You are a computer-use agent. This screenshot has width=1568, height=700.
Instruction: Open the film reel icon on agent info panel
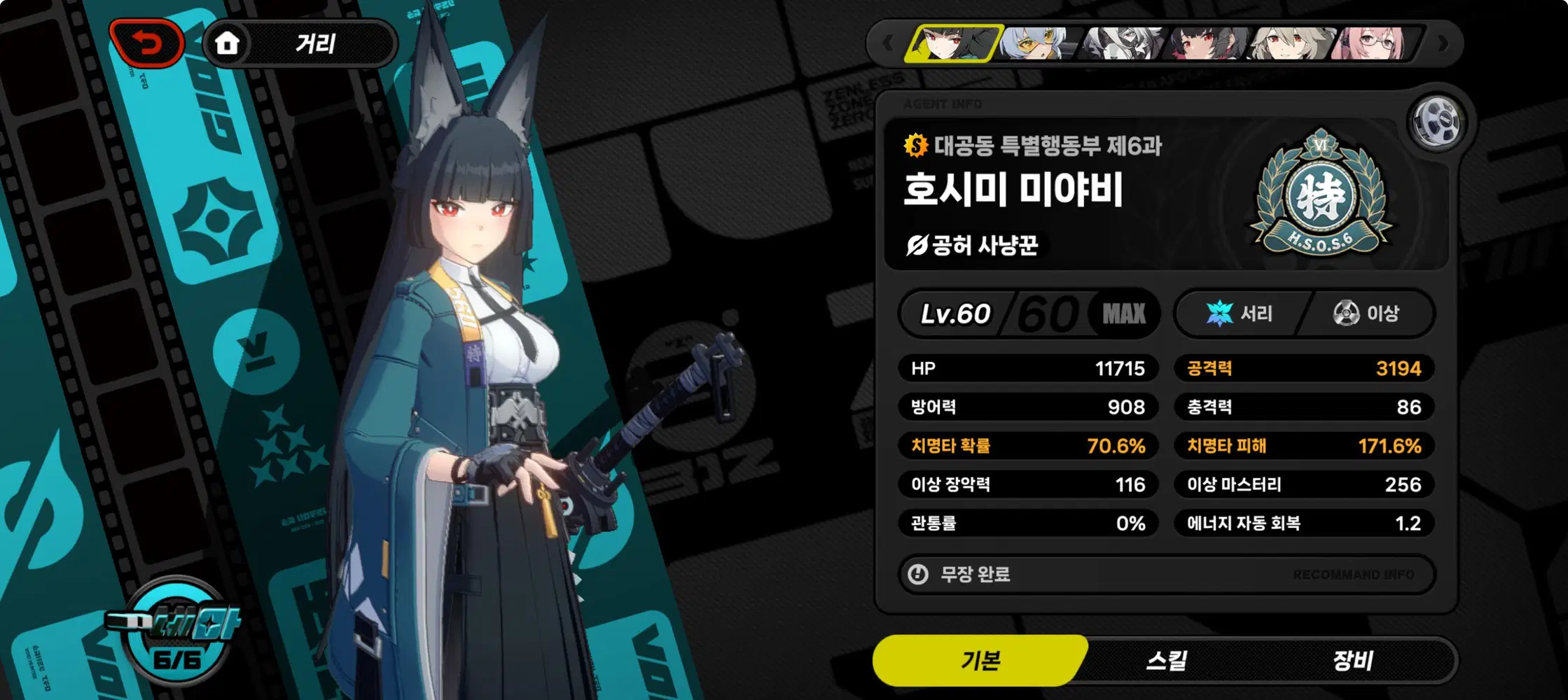click(x=1439, y=120)
